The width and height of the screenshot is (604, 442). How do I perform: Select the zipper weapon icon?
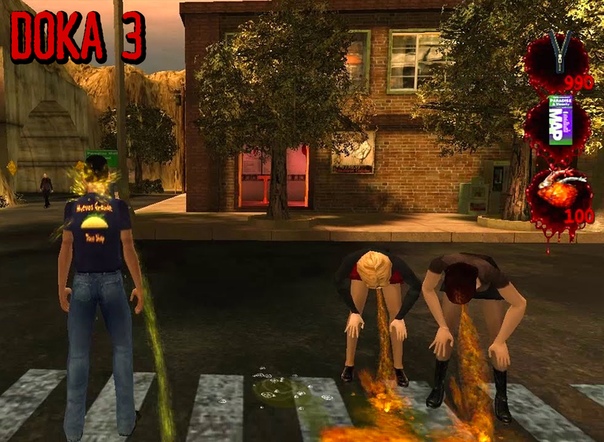click(x=557, y=56)
